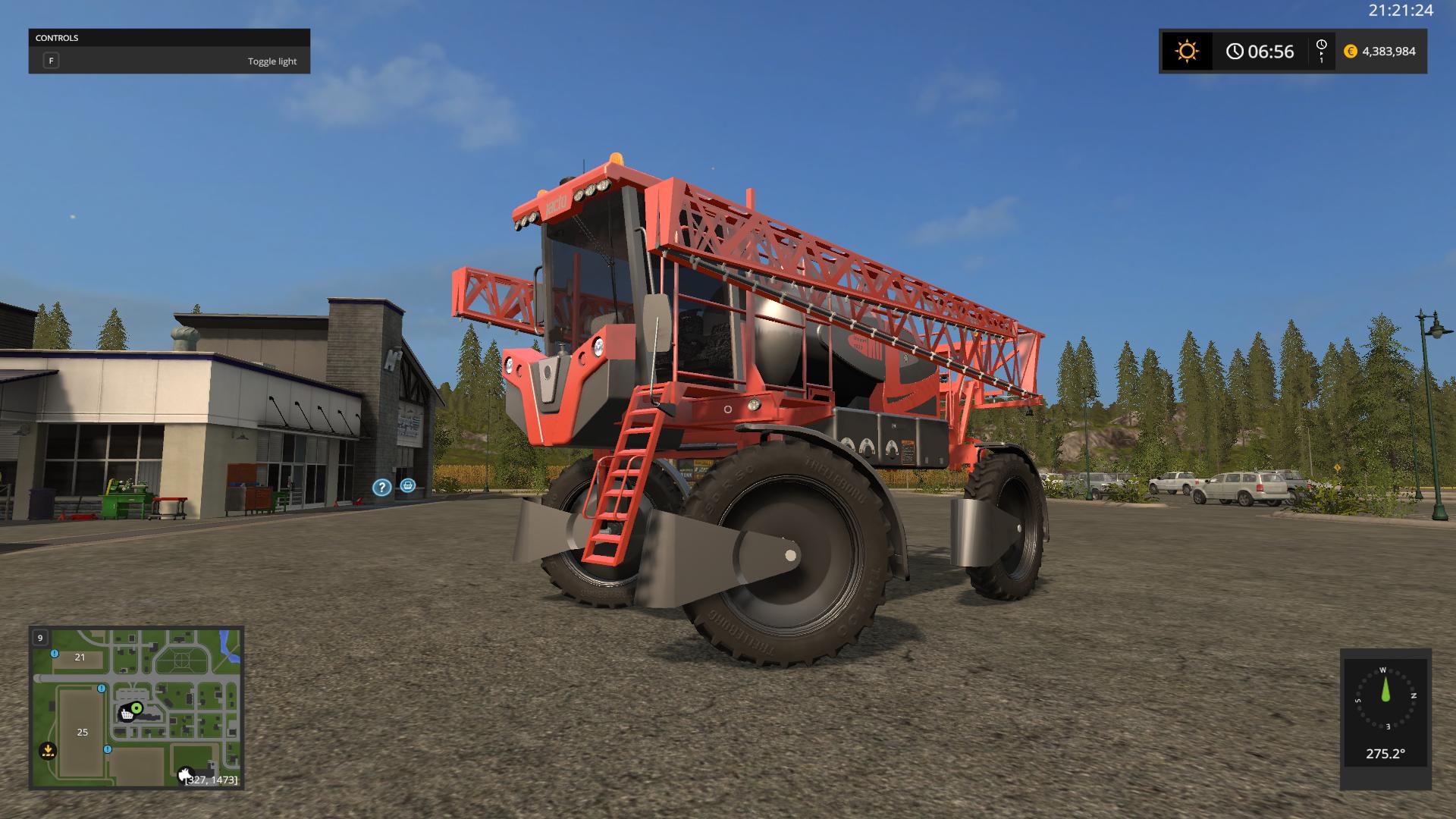Click the time scale indicator showing 1
Screen dimensions: 1456x819
[1323, 52]
